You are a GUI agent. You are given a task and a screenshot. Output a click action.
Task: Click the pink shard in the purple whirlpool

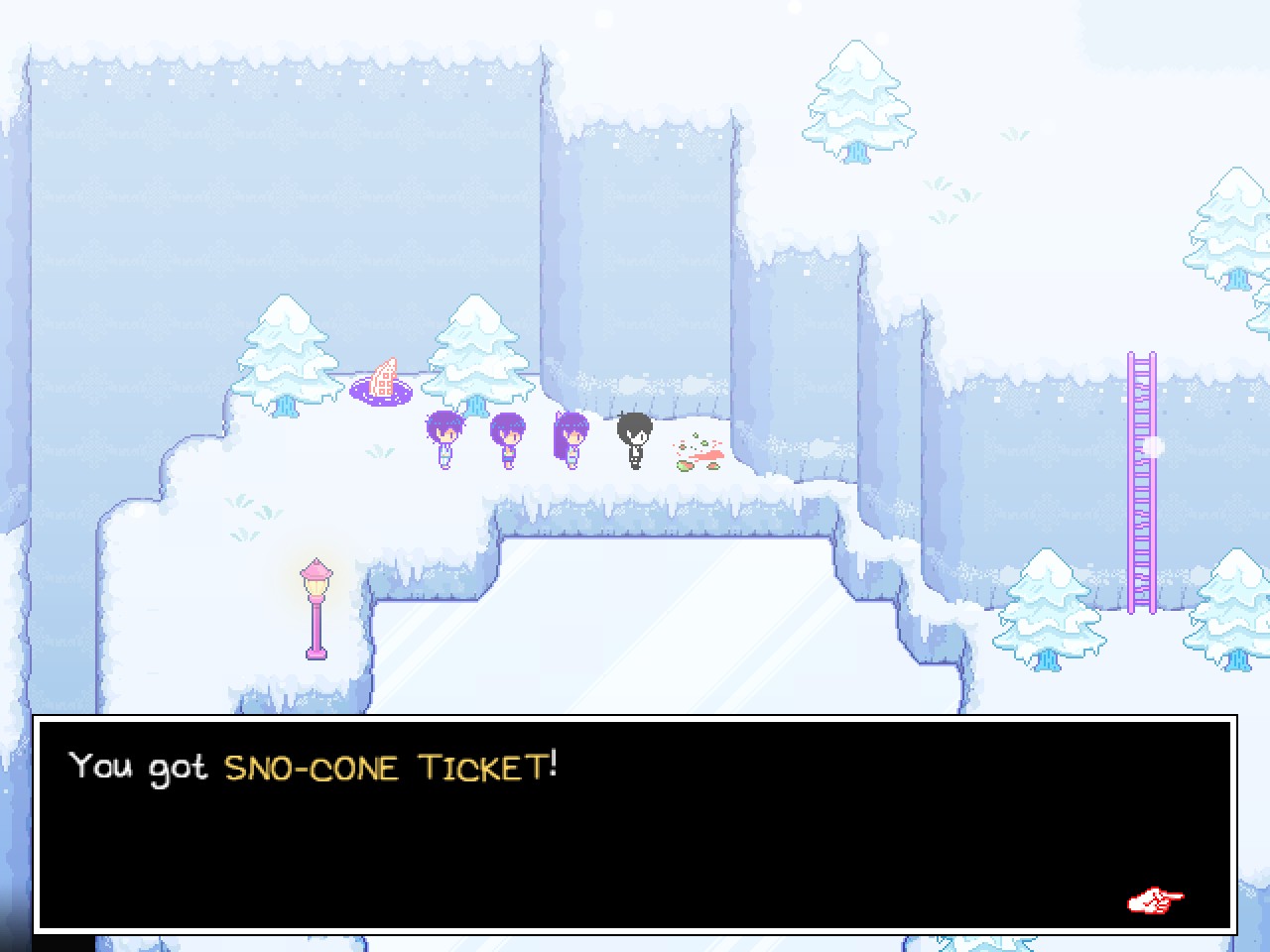click(x=383, y=375)
